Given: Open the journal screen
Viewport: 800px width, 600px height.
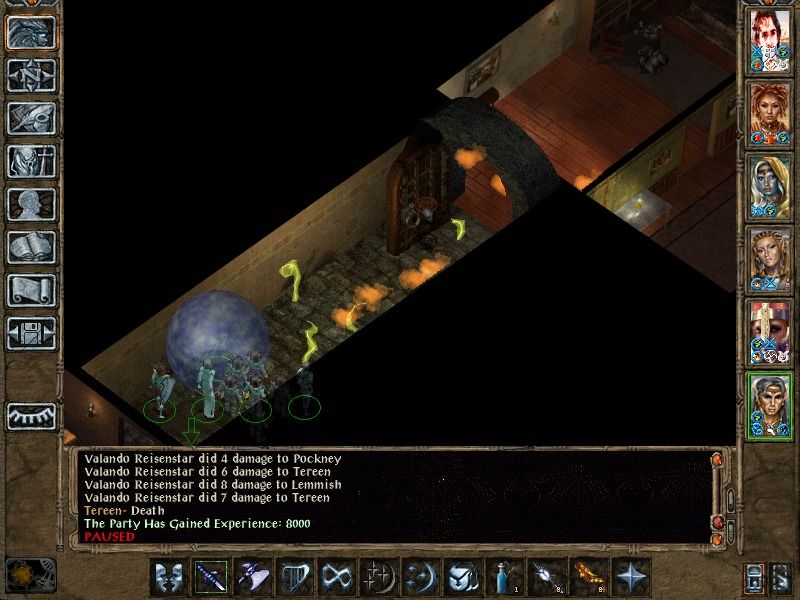Looking at the screenshot, I should [x=30, y=117].
